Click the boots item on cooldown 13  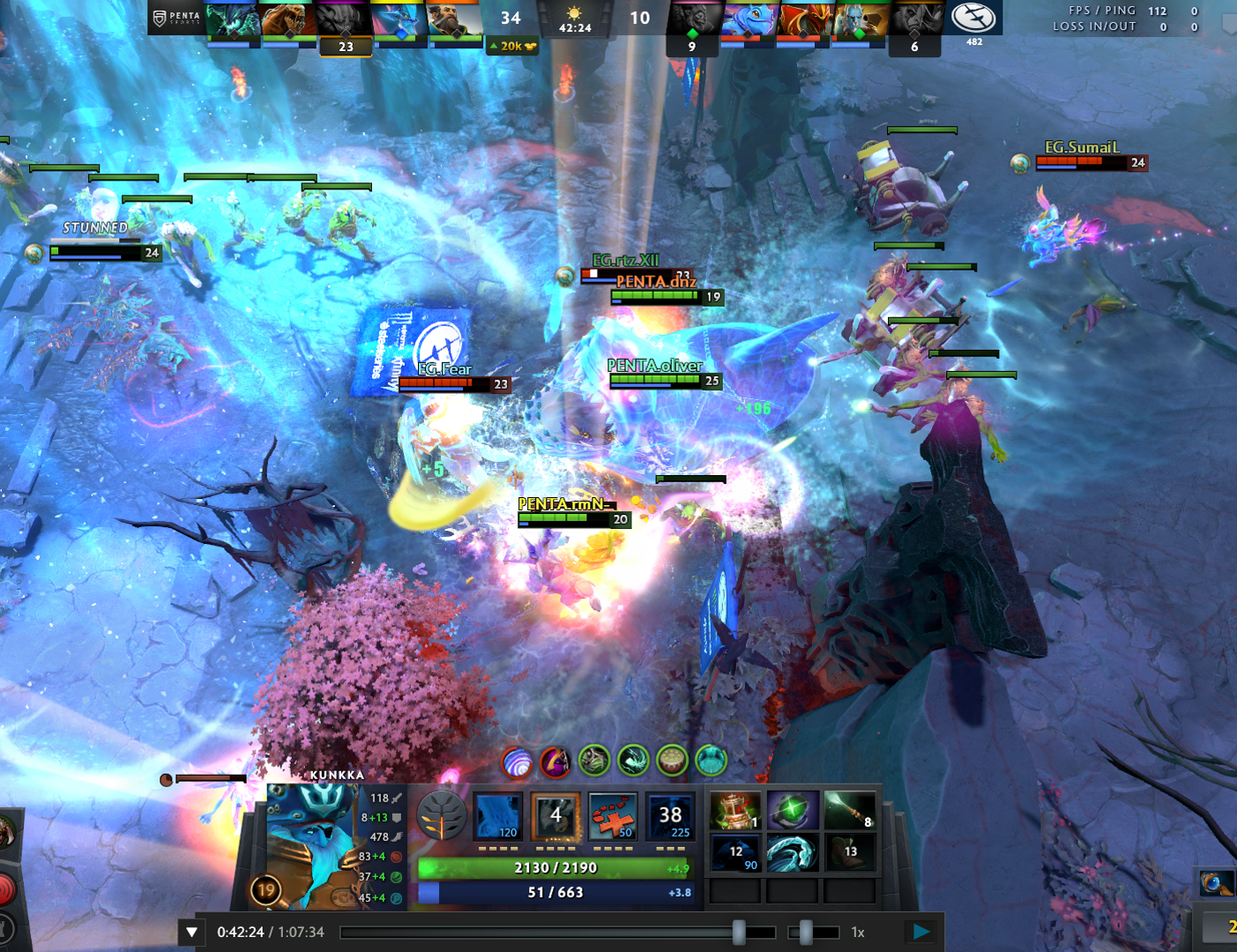(849, 852)
